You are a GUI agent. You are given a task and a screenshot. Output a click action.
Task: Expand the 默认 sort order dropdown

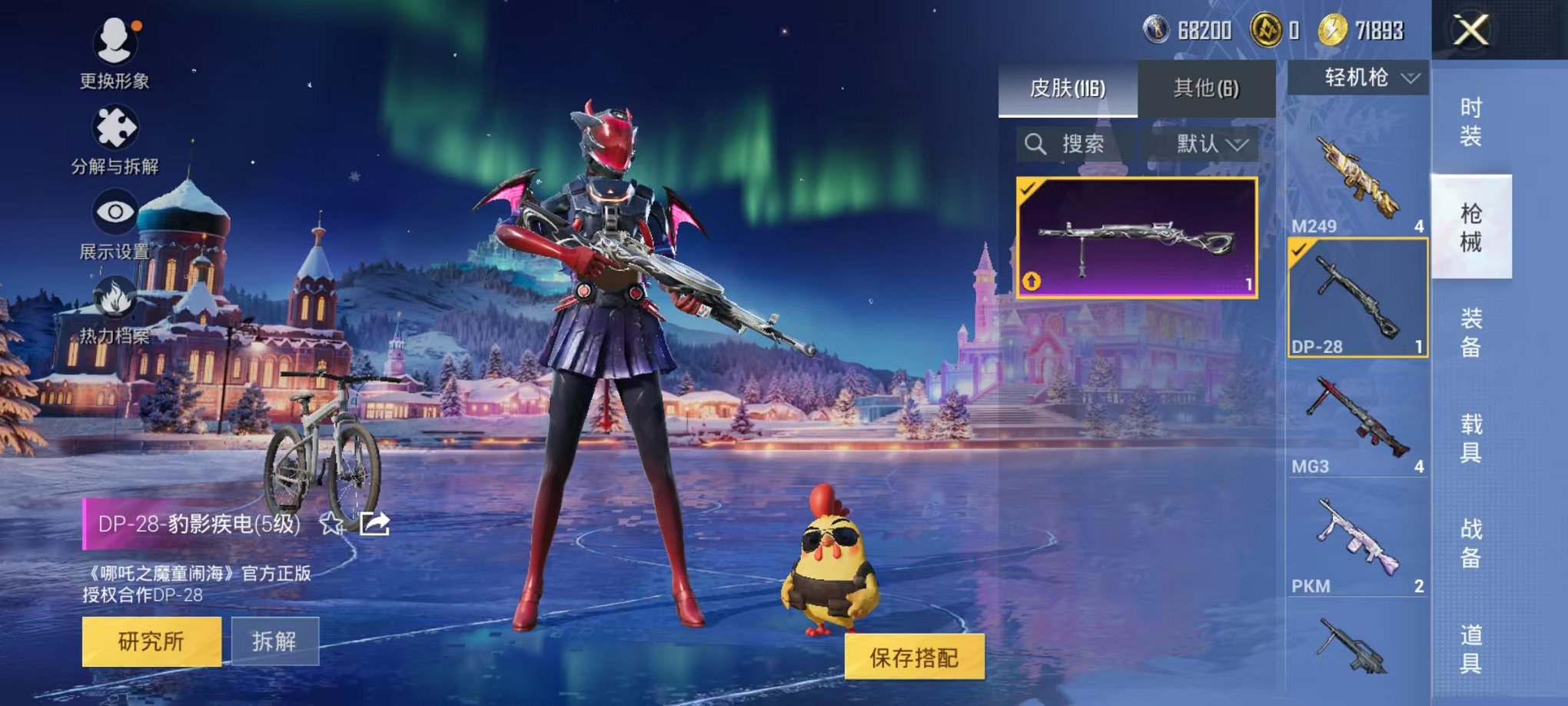tap(1207, 145)
